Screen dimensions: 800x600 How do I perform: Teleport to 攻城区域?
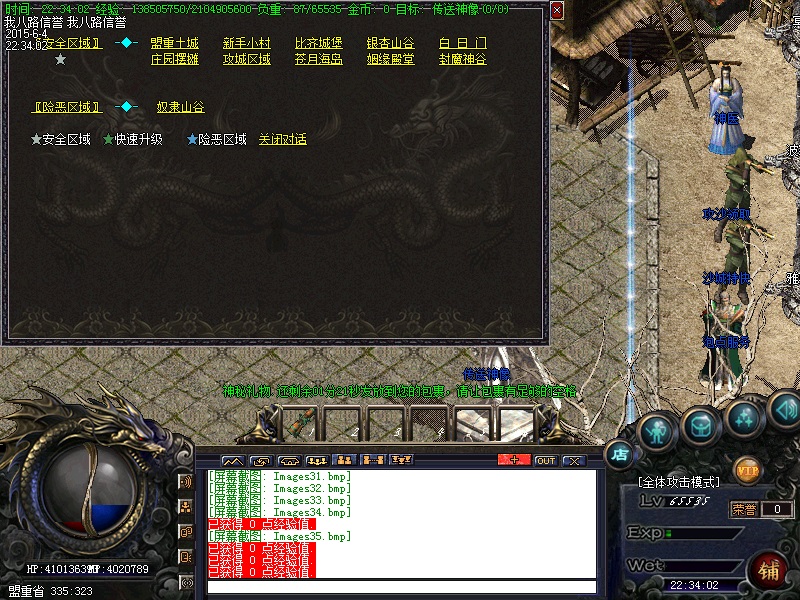[246, 59]
